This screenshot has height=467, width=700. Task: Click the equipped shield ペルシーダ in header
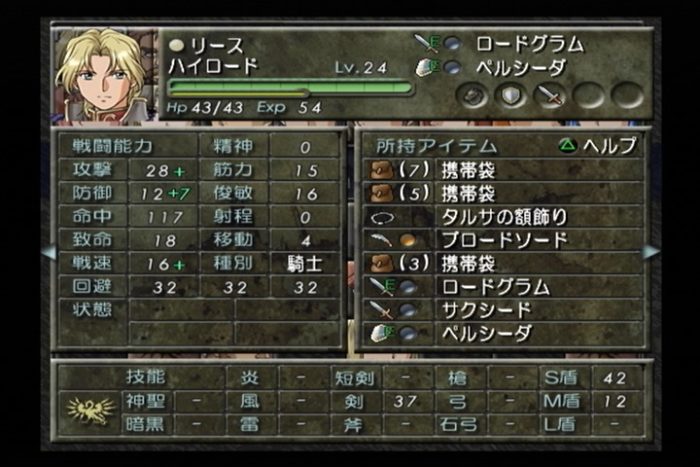[520, 67]
